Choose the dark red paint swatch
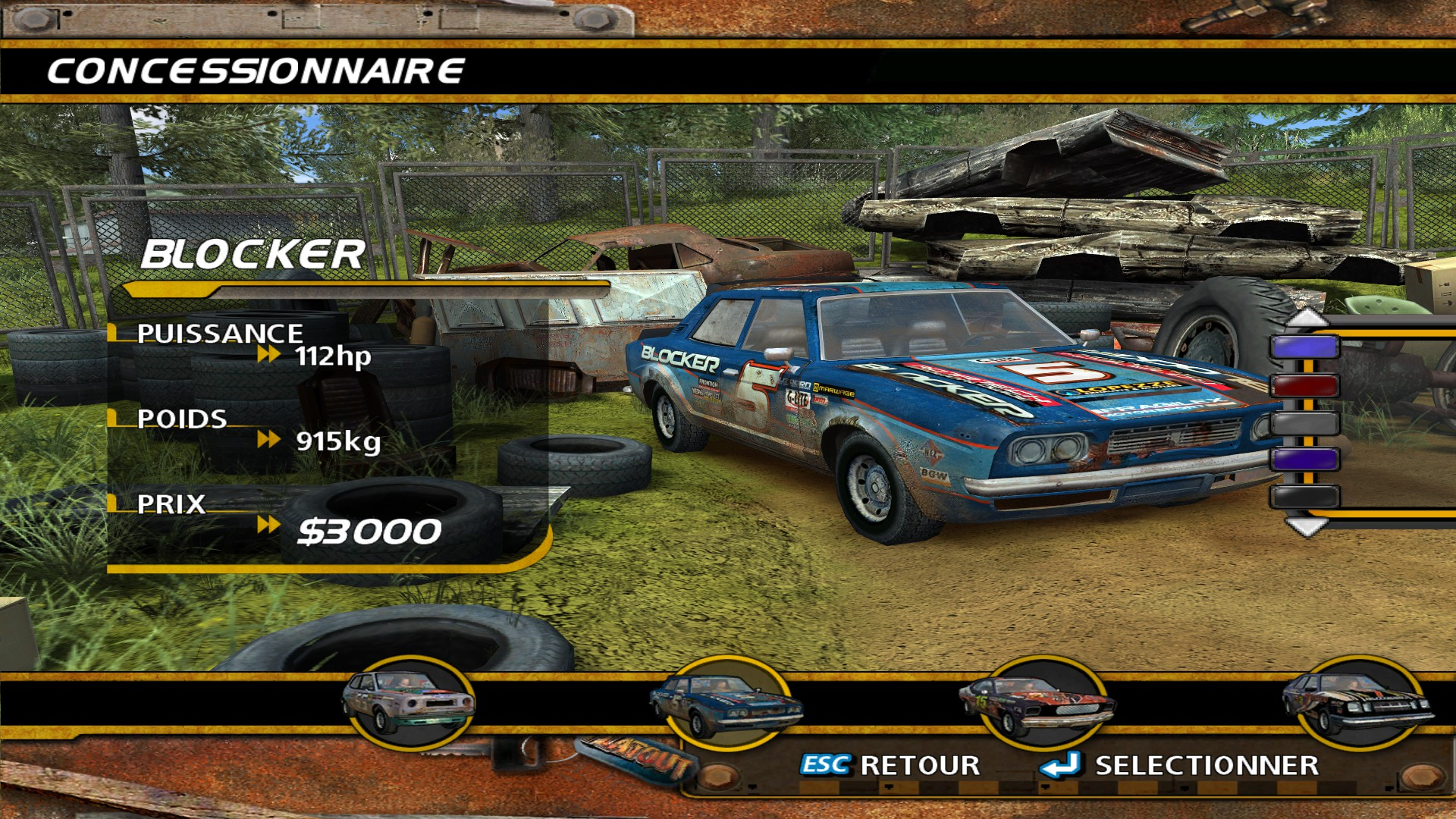Viewport: 1456px width, 819px height. (1304, 385)
